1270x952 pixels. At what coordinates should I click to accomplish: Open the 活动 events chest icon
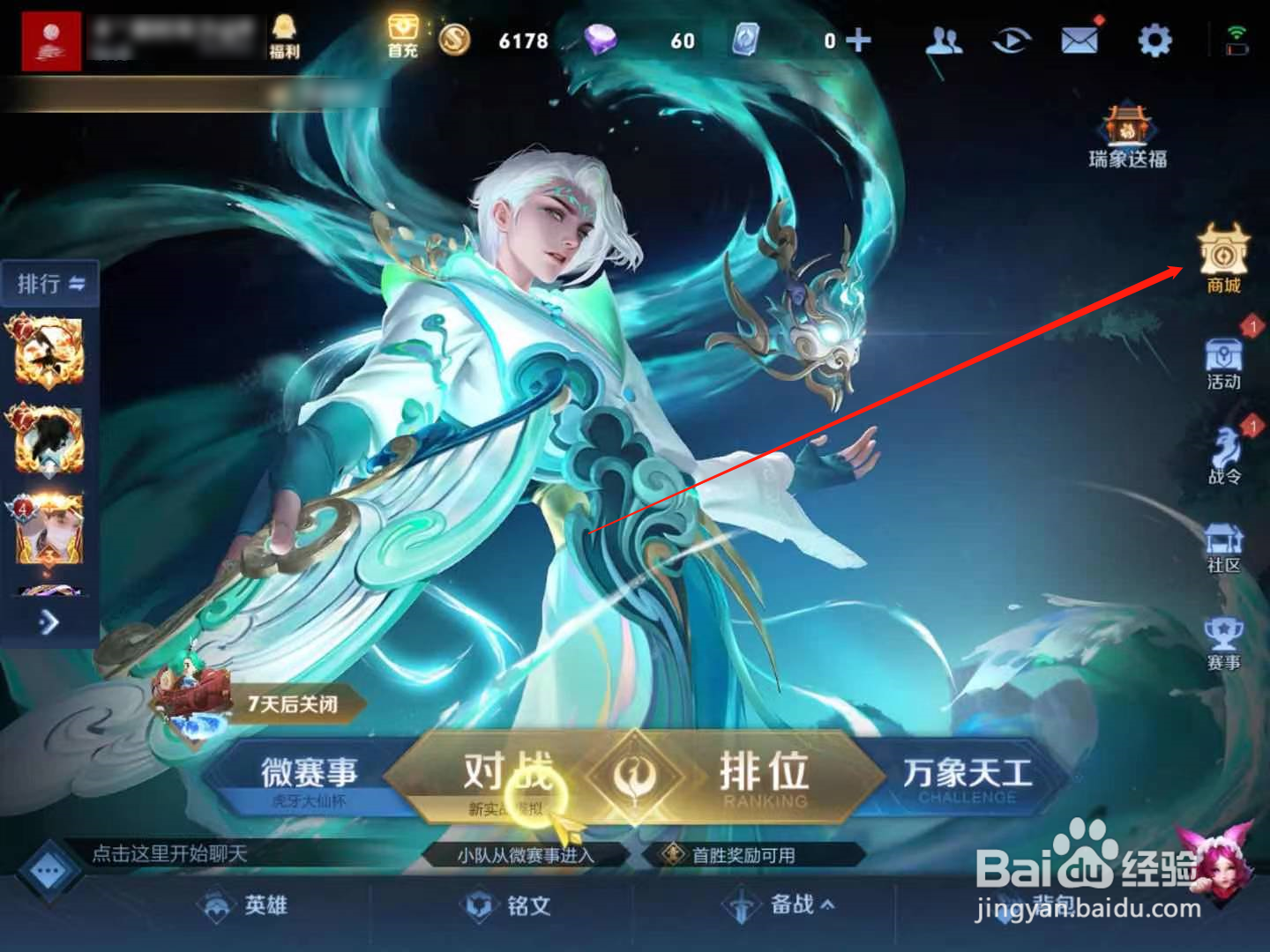click(1224, 361)
